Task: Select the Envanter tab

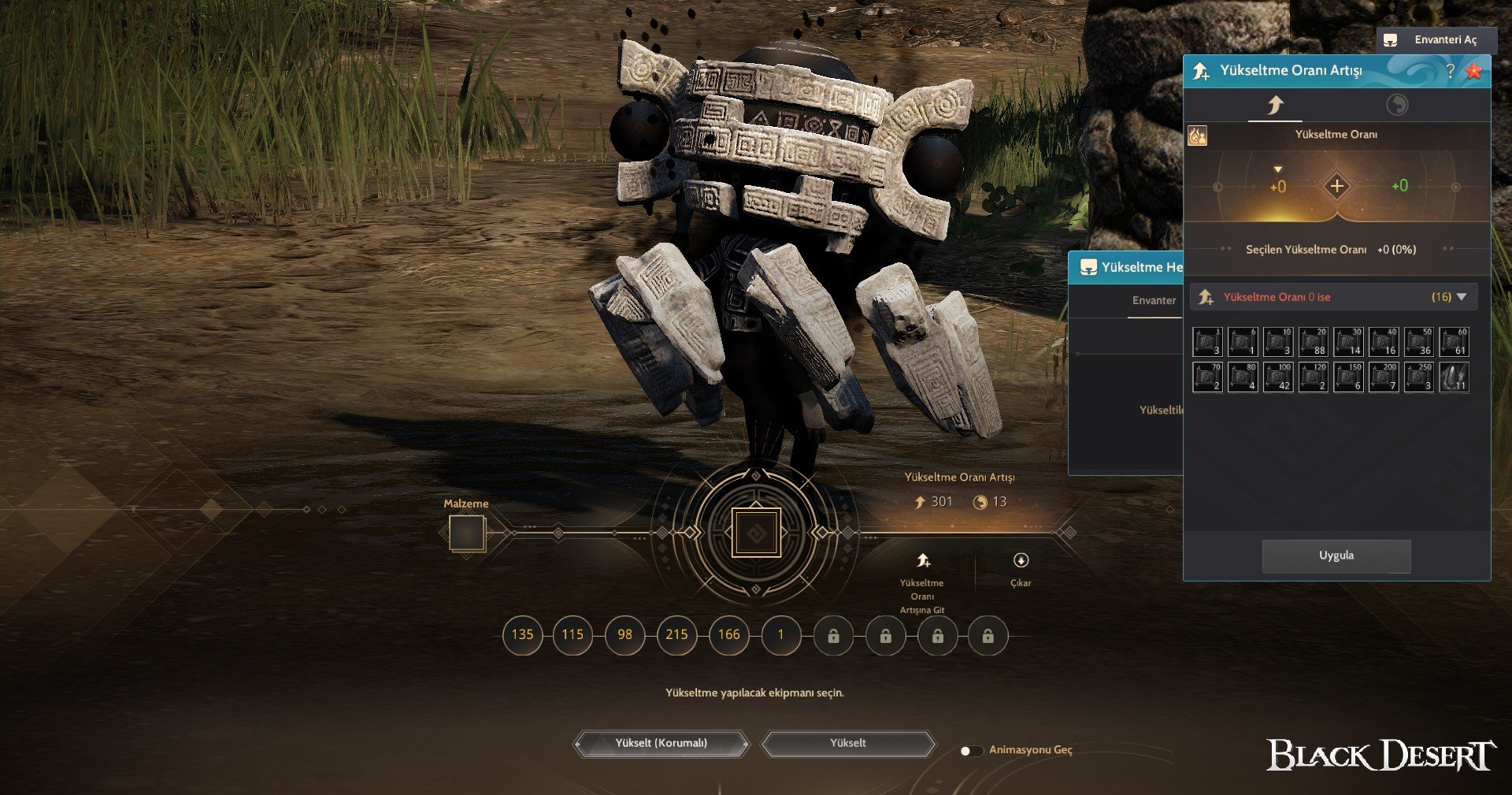Action: (1154, 300)
